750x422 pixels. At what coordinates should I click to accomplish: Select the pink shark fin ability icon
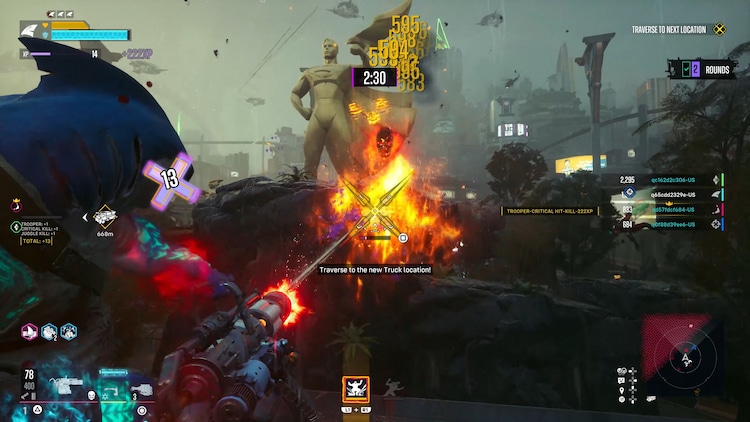(x=30, y=331)
